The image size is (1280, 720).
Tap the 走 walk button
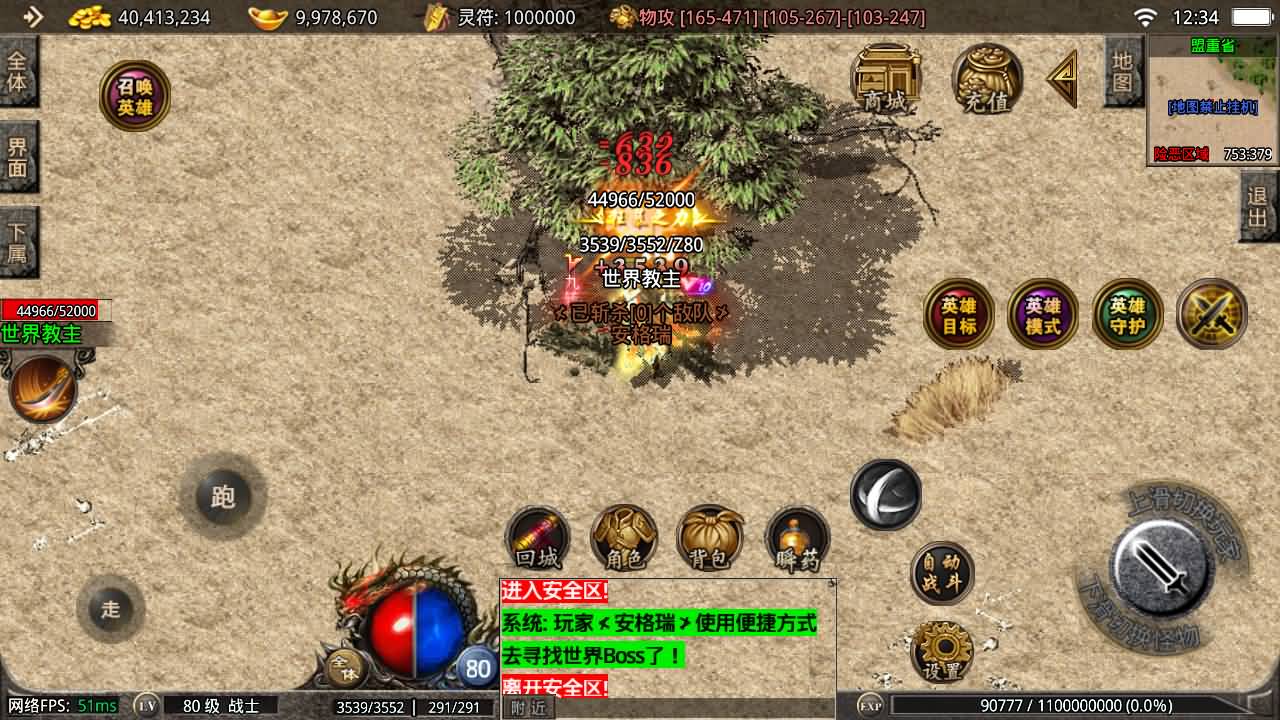point(110,609)
